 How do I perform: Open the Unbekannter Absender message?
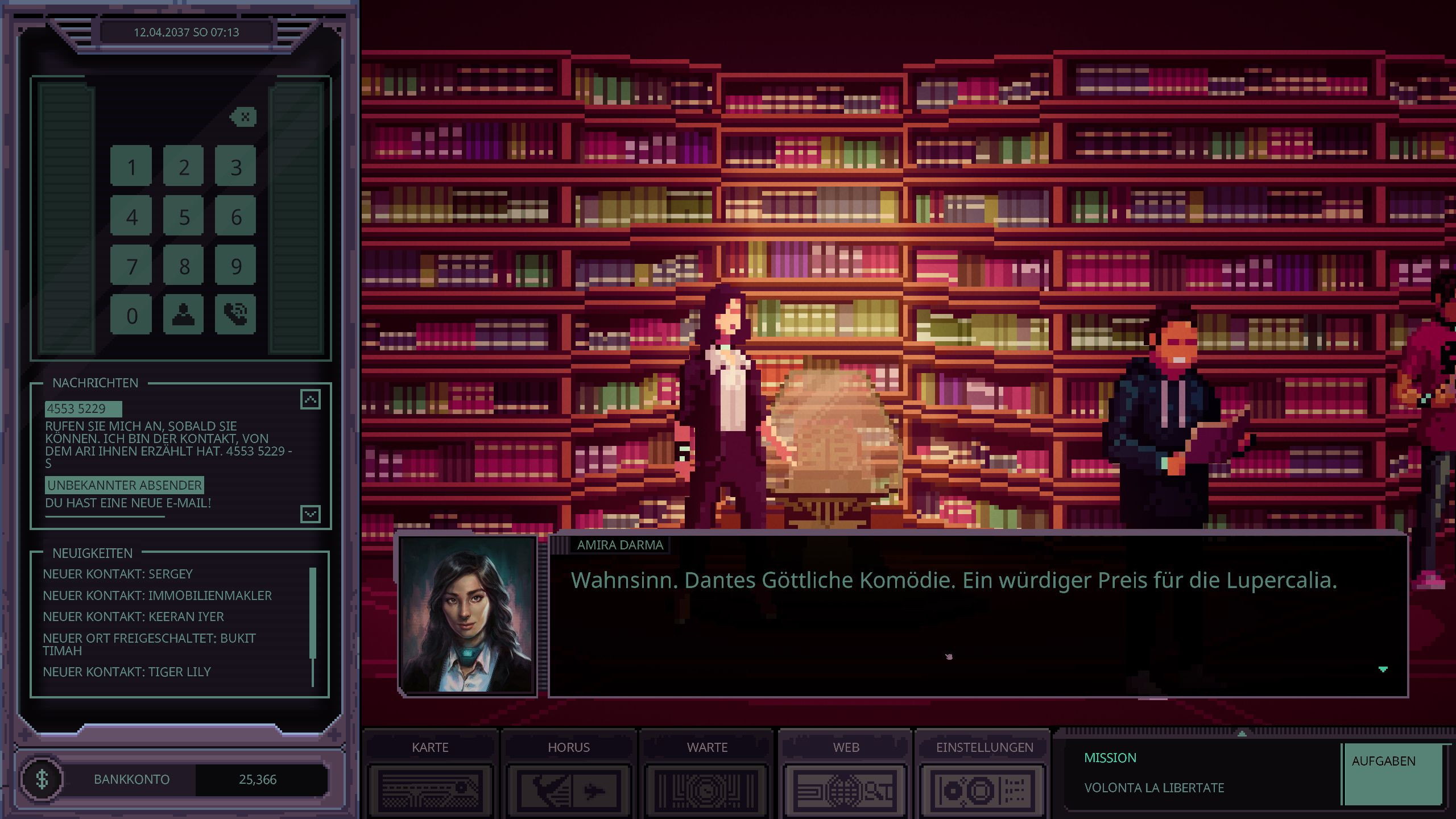click(x=125, y=485)
